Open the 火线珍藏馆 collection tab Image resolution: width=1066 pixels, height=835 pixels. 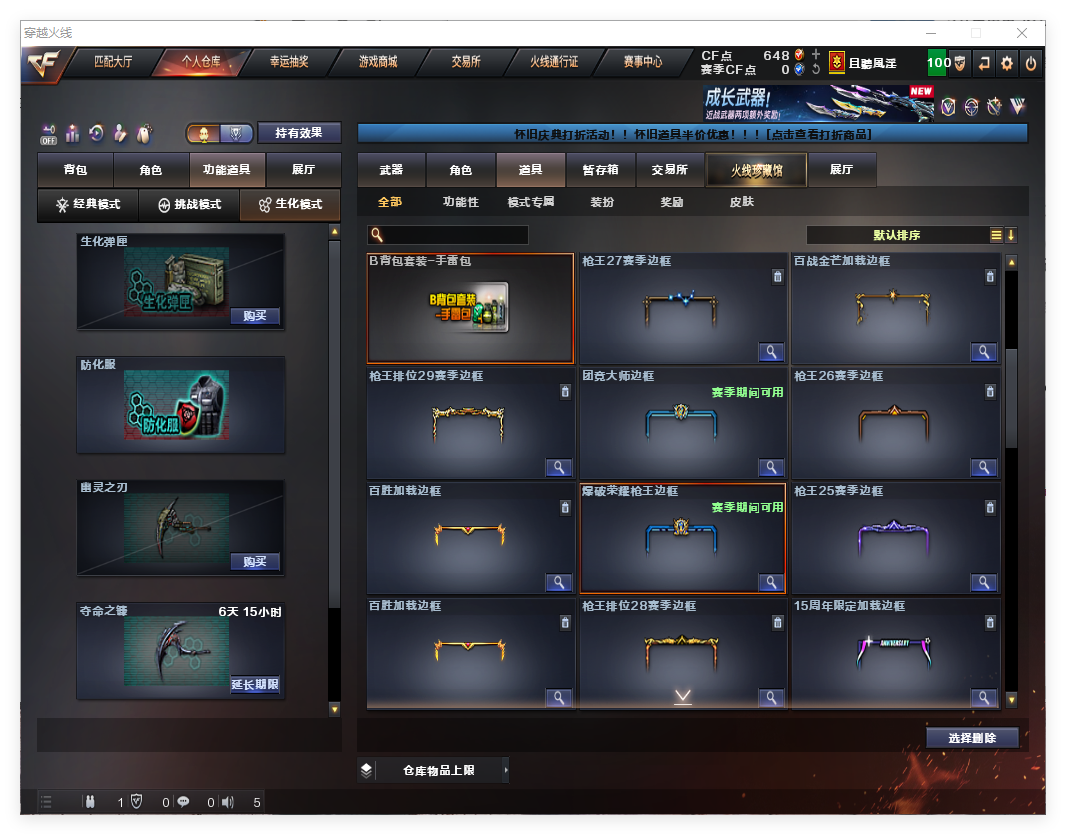[756, 171]
